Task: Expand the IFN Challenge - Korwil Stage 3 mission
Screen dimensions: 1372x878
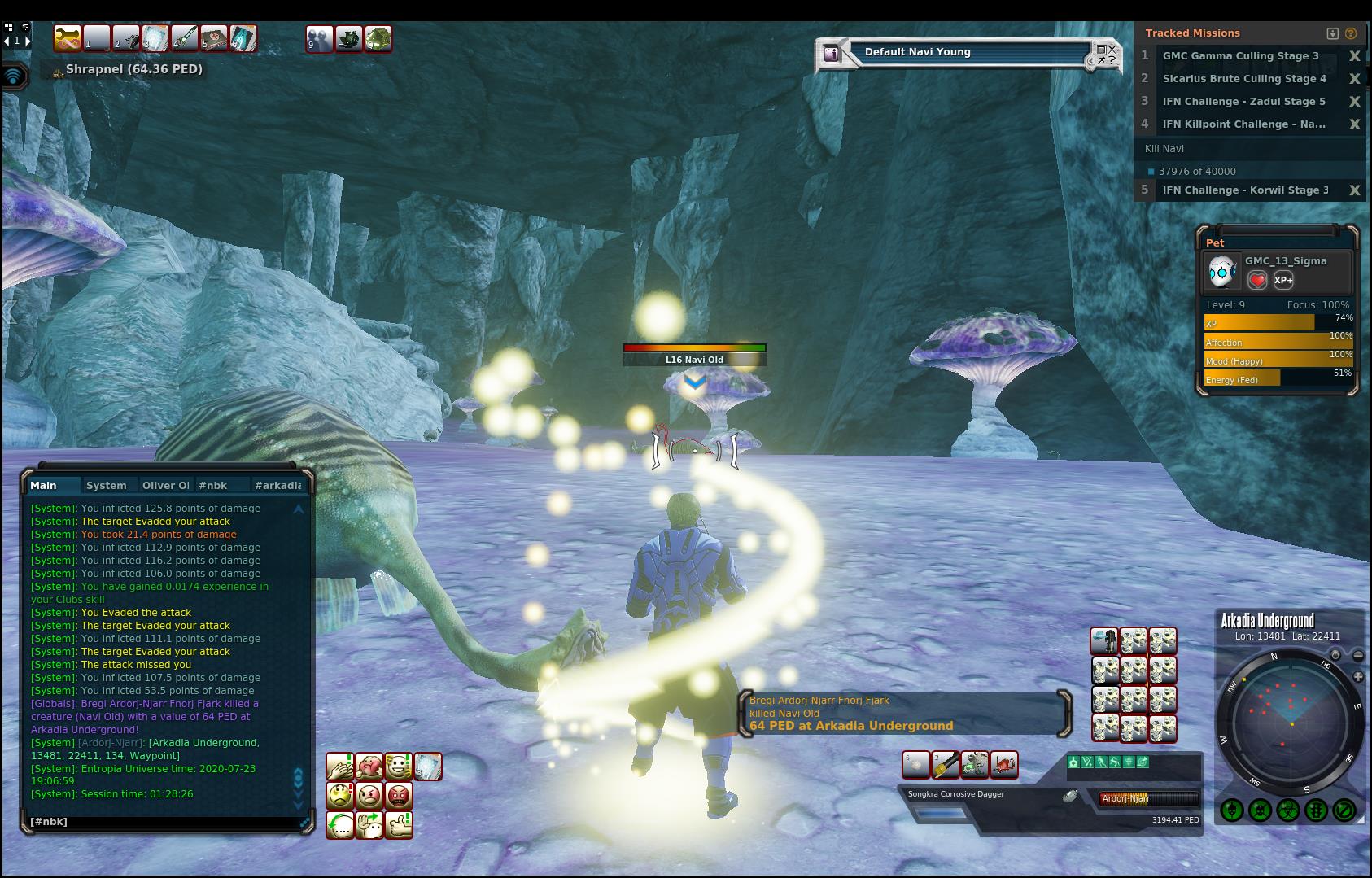Action: [1244, 190]
